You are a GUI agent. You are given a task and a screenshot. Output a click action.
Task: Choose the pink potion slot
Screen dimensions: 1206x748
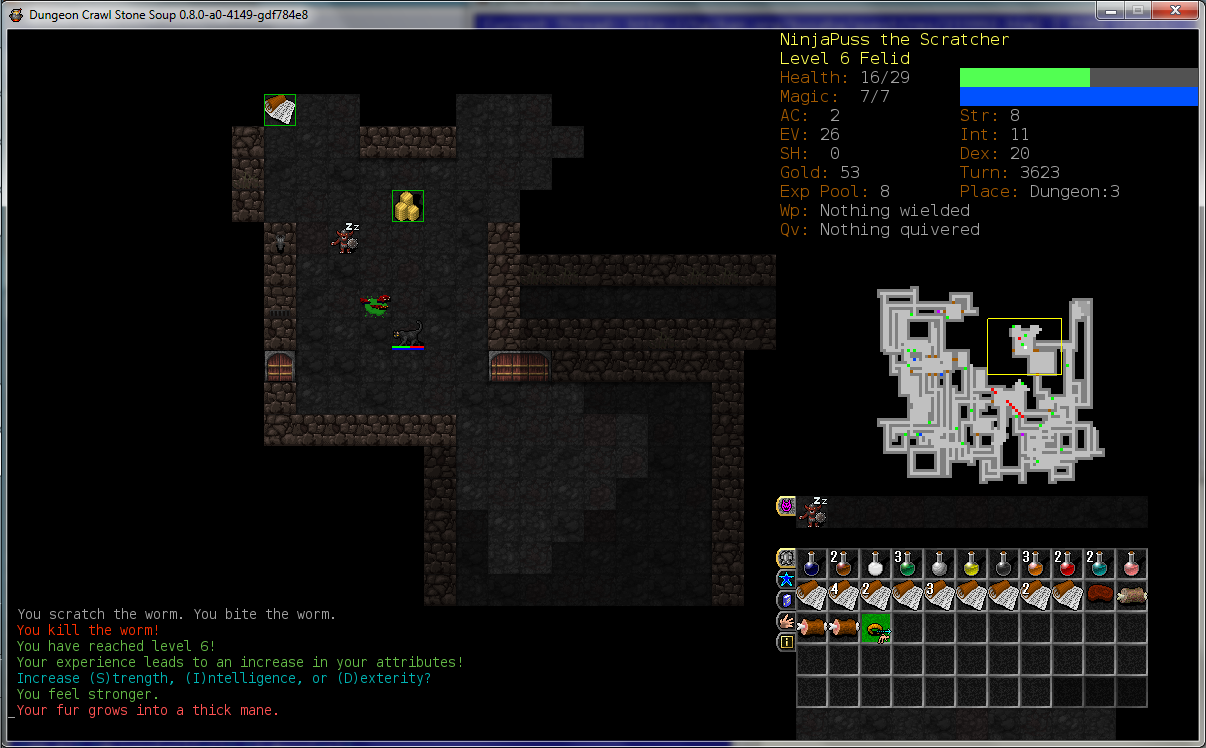click(1132, 564)
